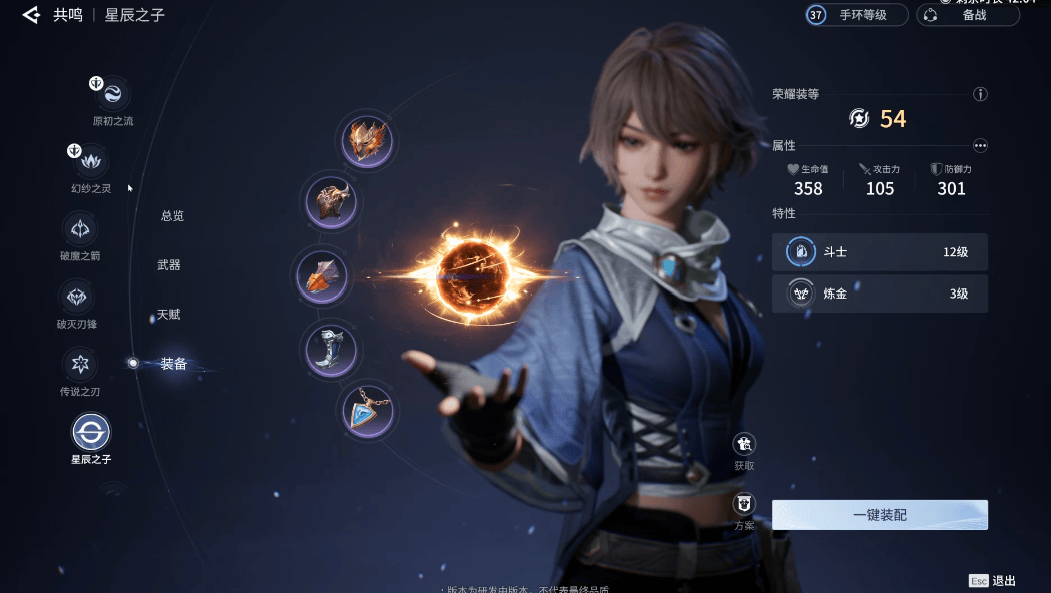
Task: Select the 原初之流 class icon
Action: pyautogui.click(x=112, y=94)
